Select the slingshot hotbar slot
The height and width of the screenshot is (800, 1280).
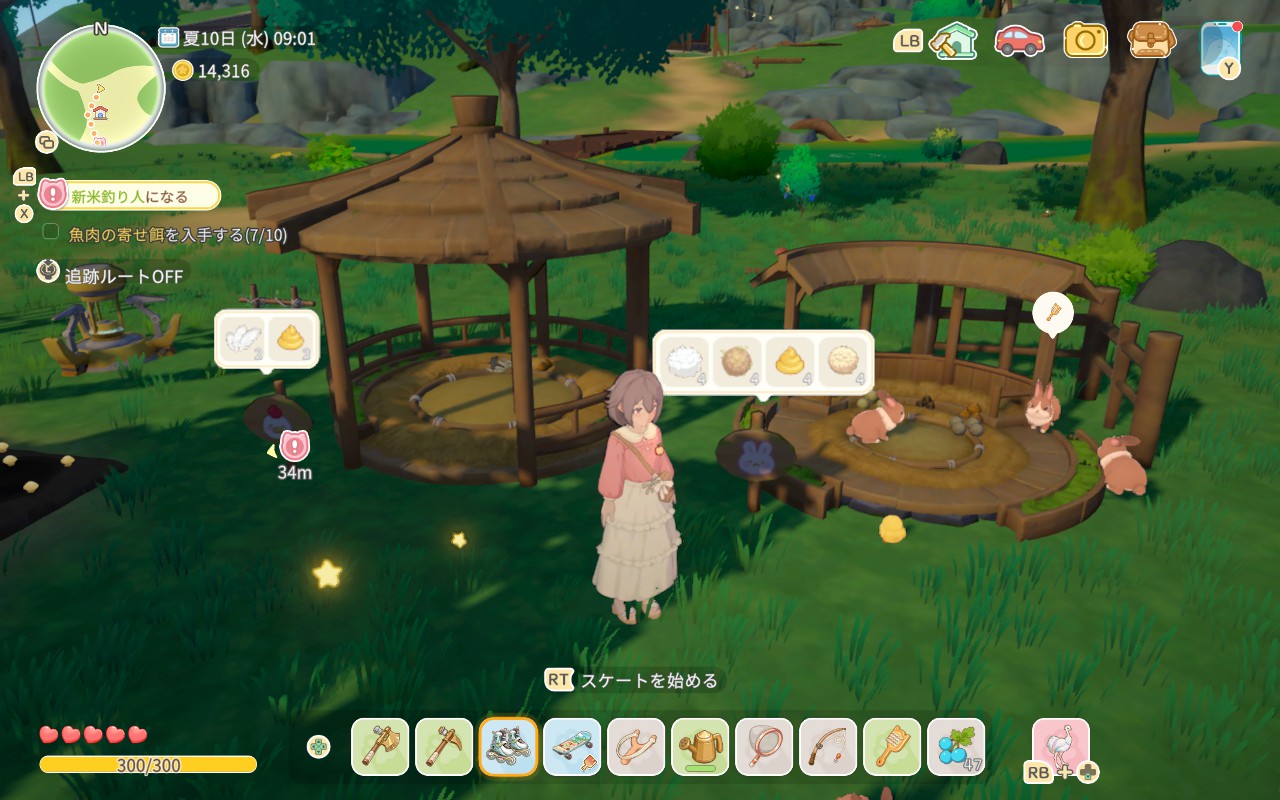tap(636, 746)
